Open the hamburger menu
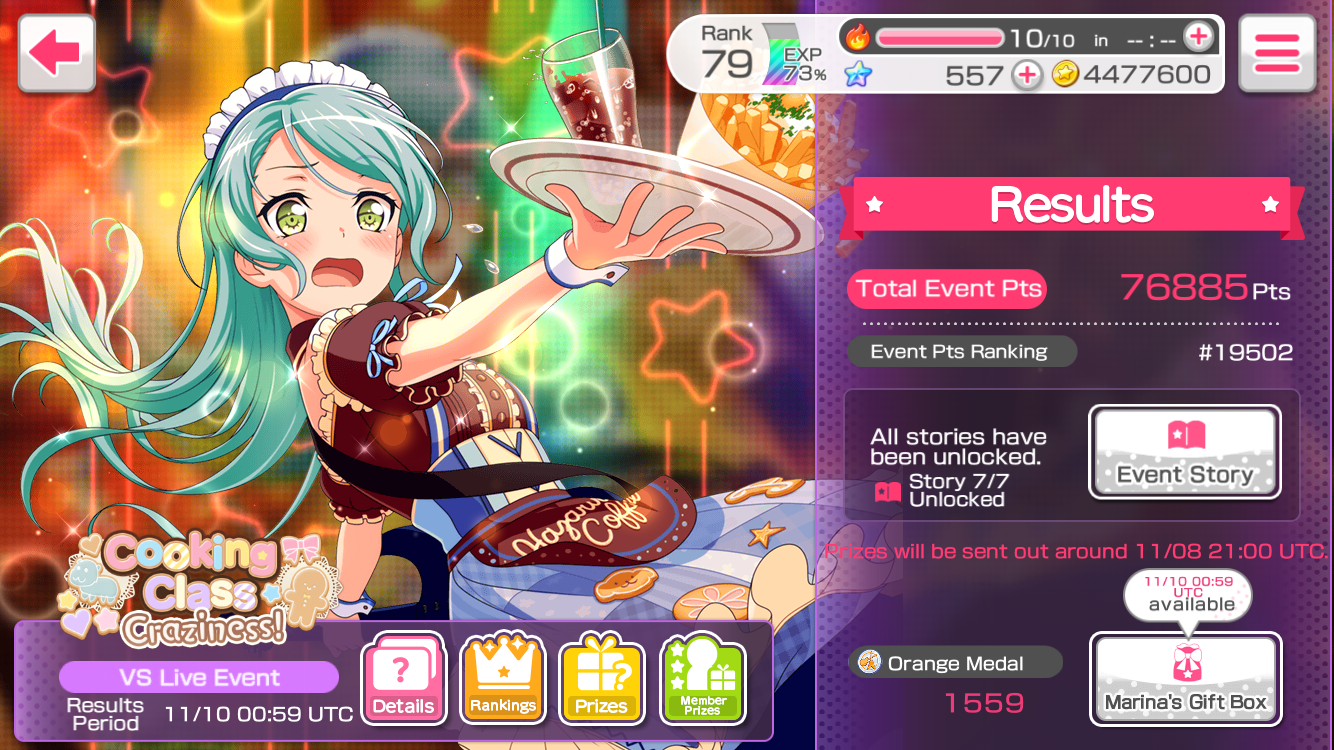The height and width of the screenshot is (750, 1334). pos(1276,54)
